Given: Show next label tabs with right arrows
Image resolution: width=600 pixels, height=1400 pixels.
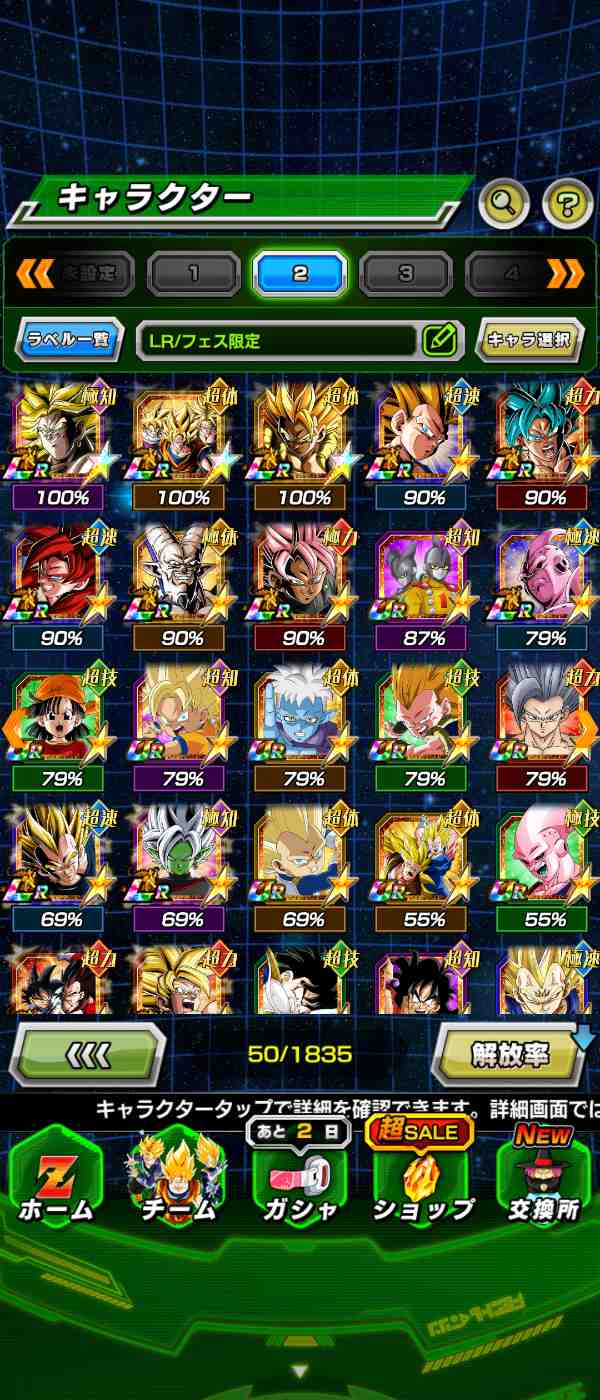Looking at the screenshot, I should 565,273.
